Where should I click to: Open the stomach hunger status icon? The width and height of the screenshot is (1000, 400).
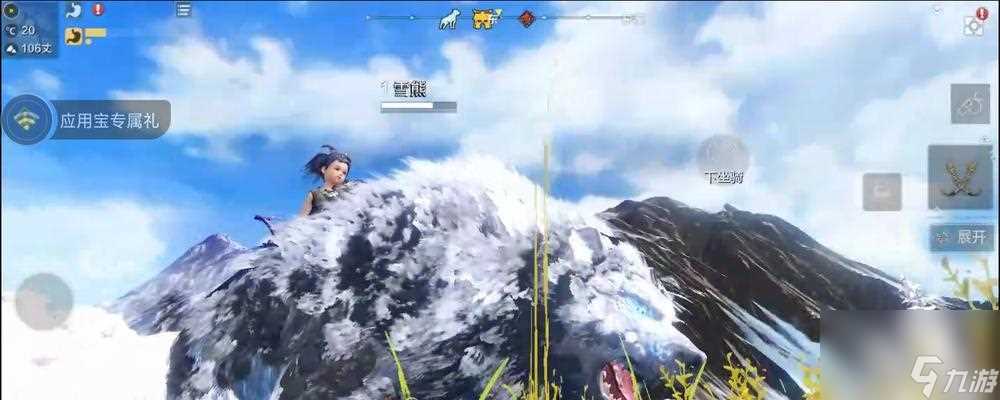pos(73,11)
